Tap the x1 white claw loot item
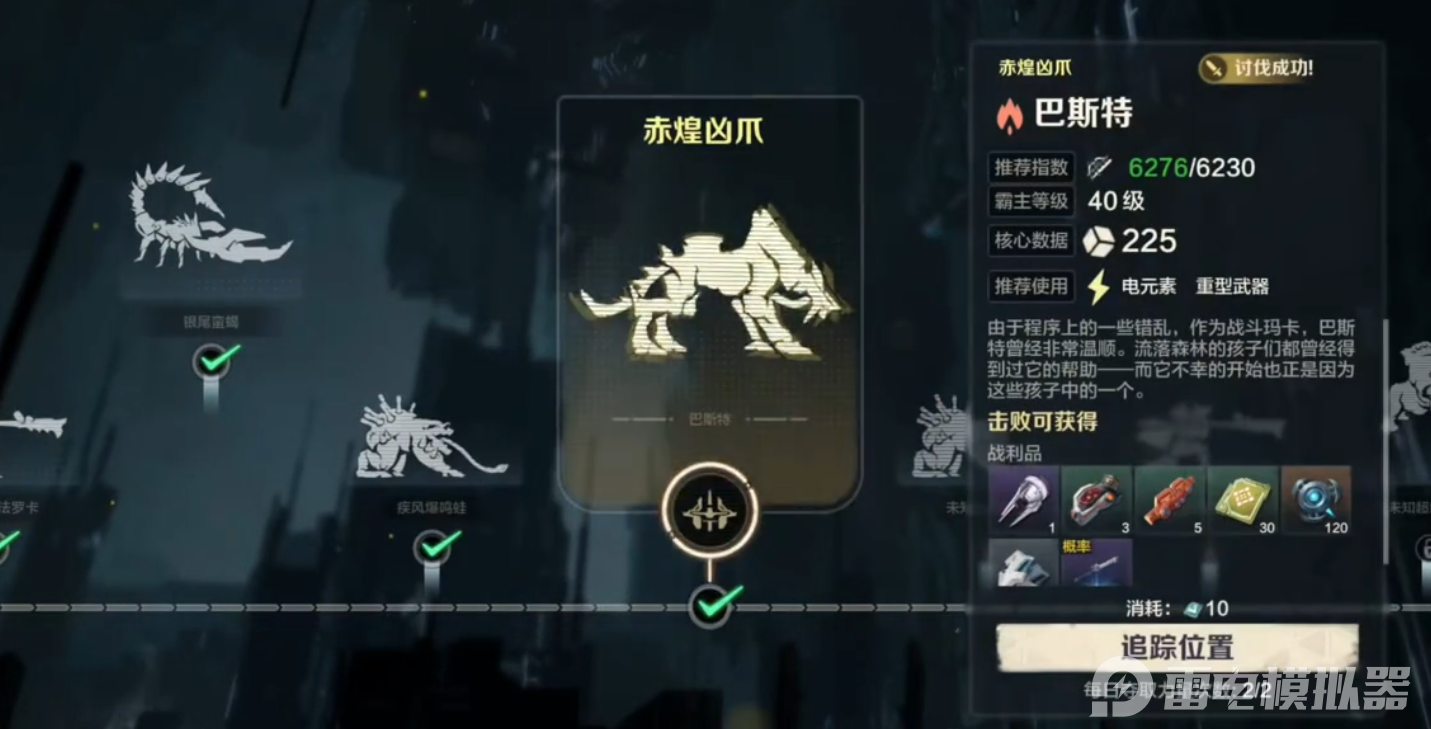The height and width of the screenshot is (729, 1431). pyautogui.click(x=1022, y=500)
